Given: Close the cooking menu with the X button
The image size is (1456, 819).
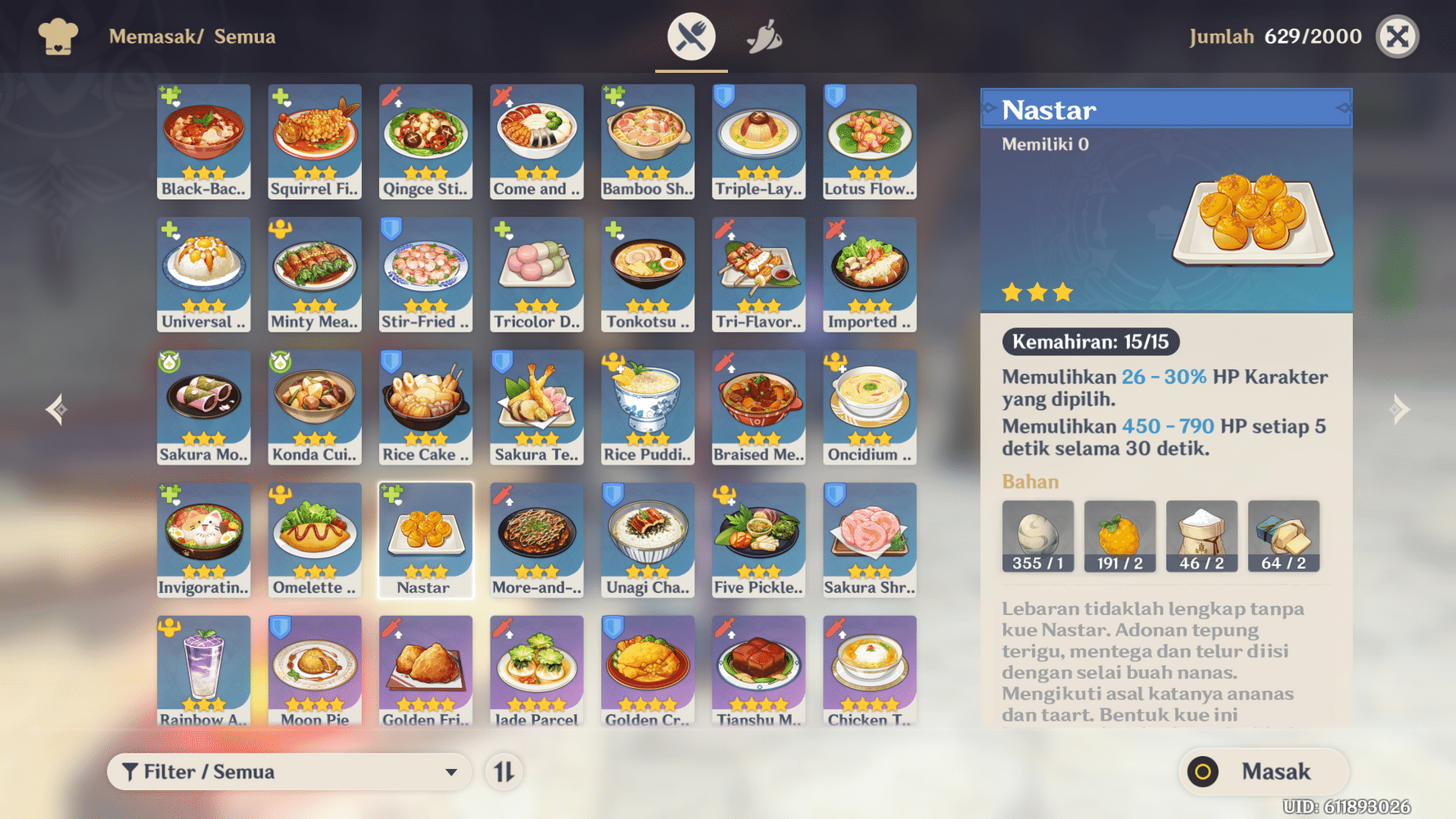Looking at the screenshot, I should 1397,36.
